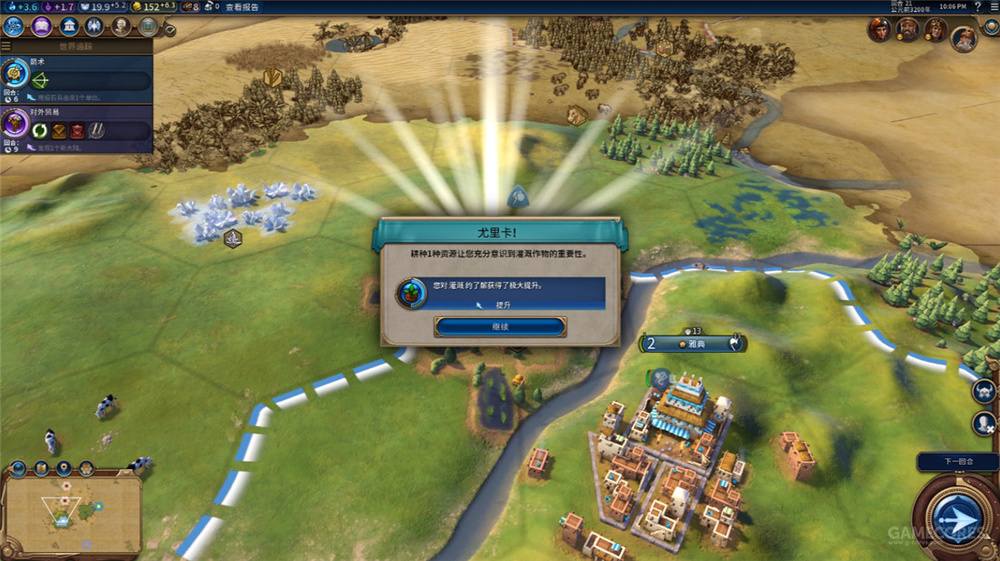This screenshot has height=561, width=1000.
Task: Open the science tech tree button
Action: (14, 25)
